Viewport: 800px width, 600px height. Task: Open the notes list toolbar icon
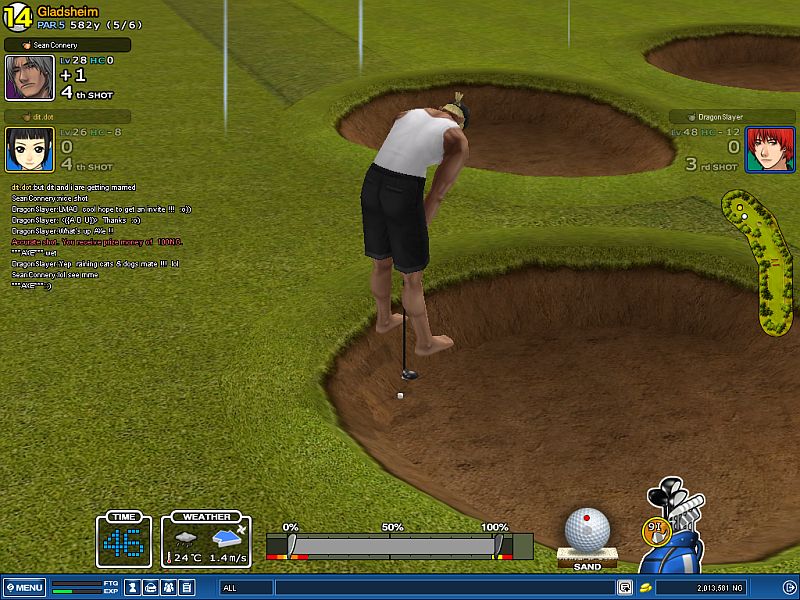click(x=186, y=587)
